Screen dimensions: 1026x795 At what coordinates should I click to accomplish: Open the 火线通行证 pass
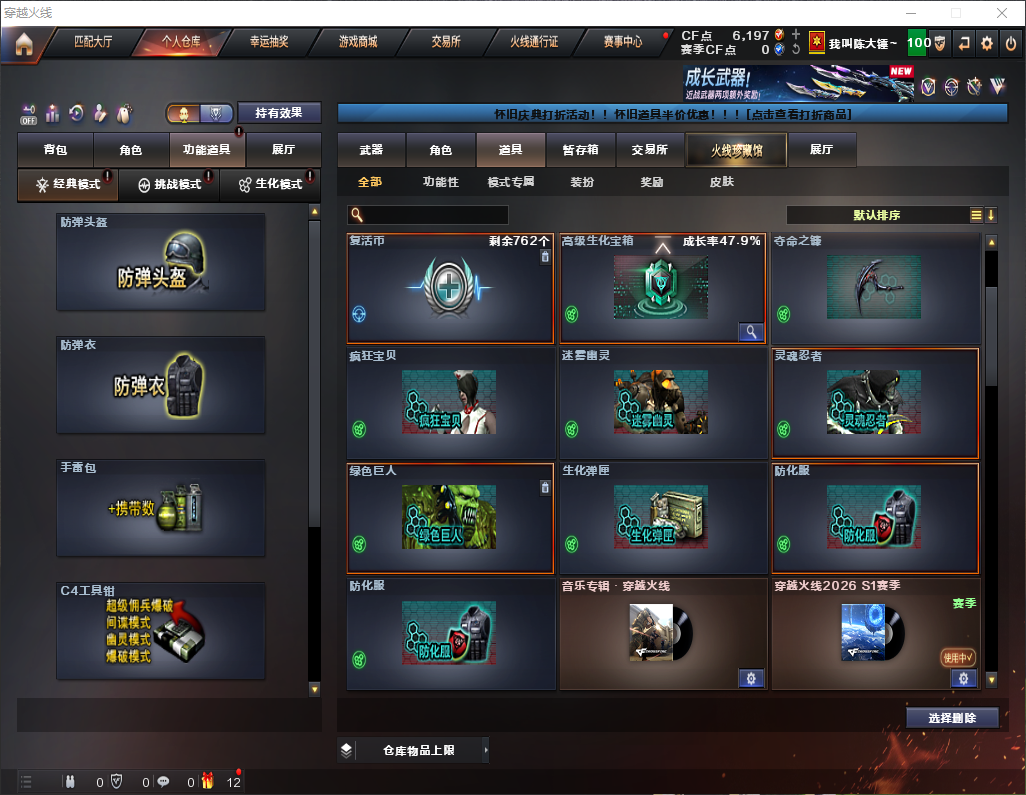534,42
